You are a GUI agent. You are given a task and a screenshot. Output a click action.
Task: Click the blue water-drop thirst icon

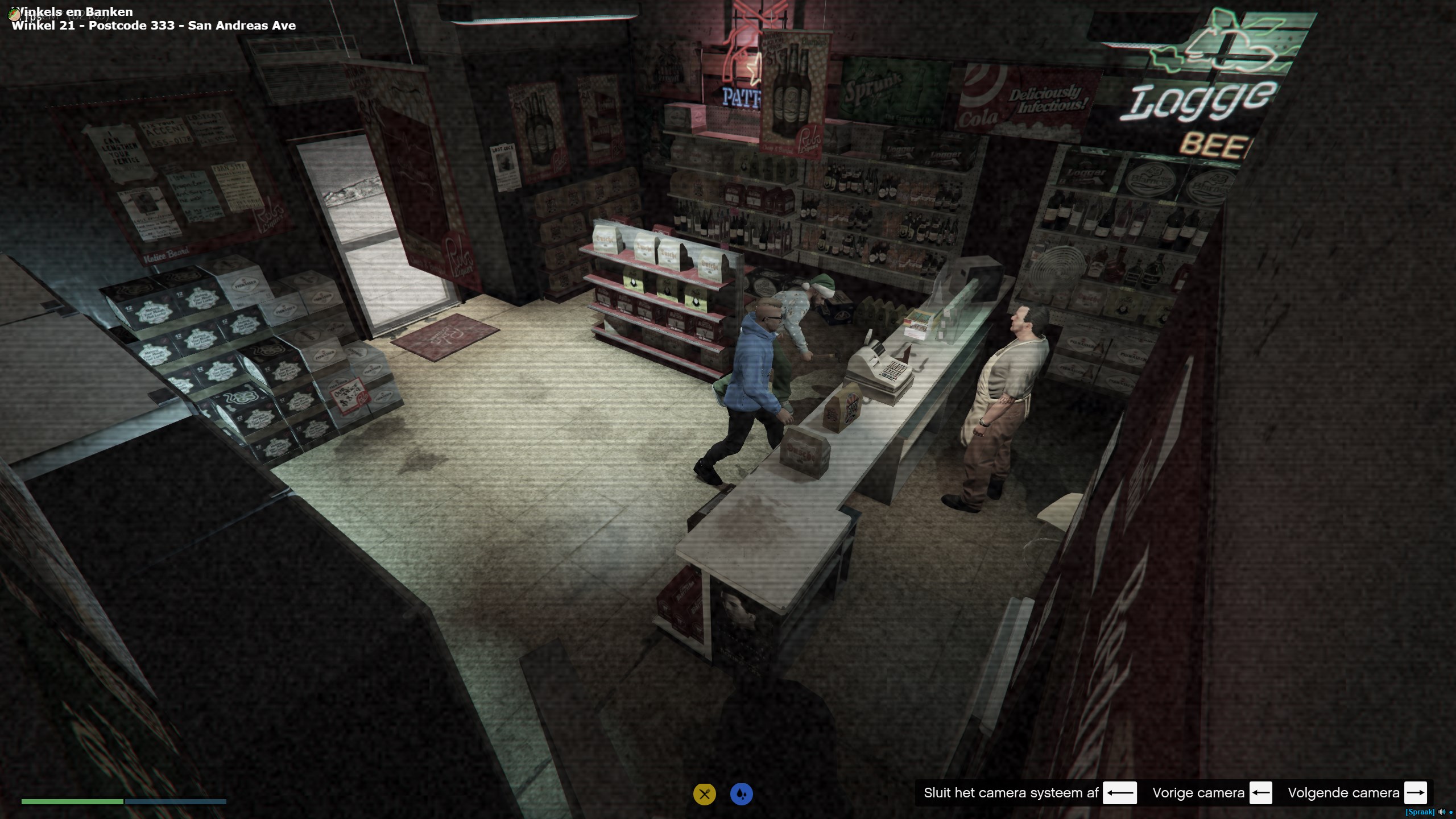741,794
